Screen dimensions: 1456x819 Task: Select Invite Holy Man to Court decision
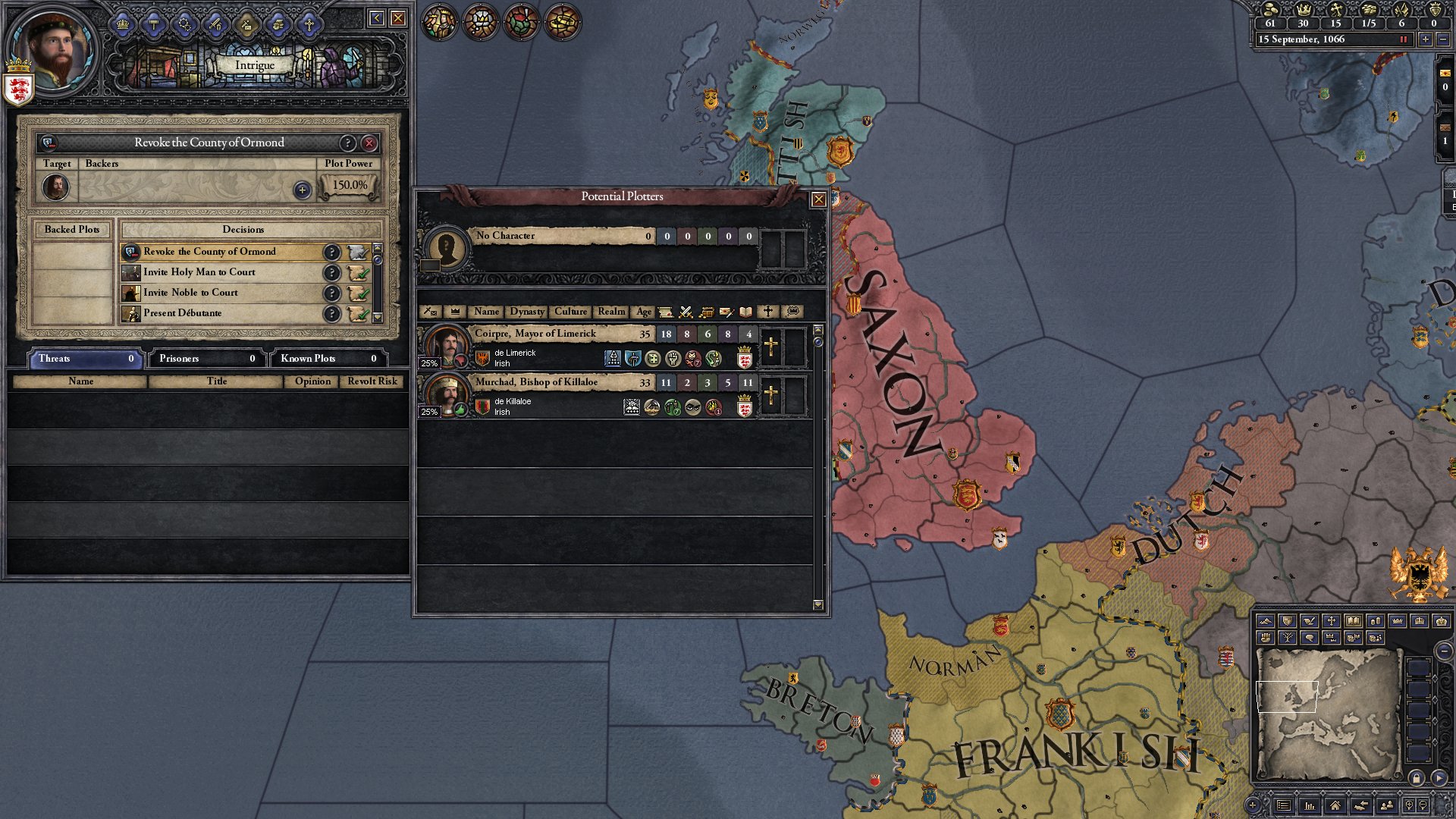pos(199,272)
